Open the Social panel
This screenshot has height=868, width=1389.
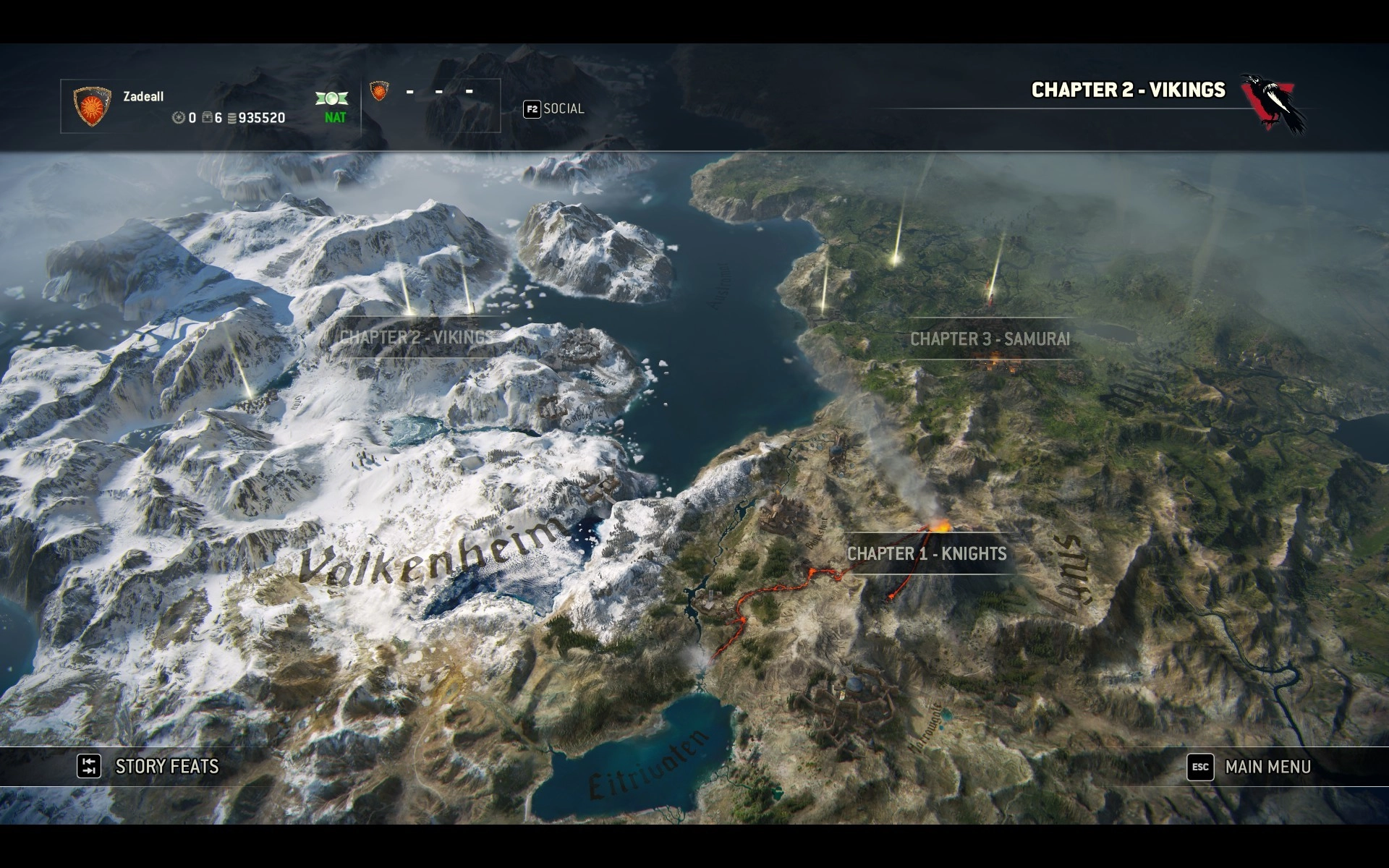click(553, 109)
